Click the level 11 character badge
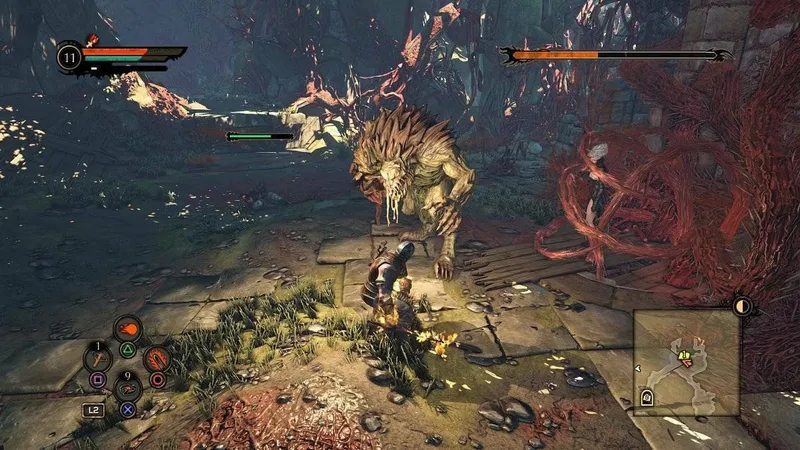This screenshot has width=800, height=450. (69, 56)
